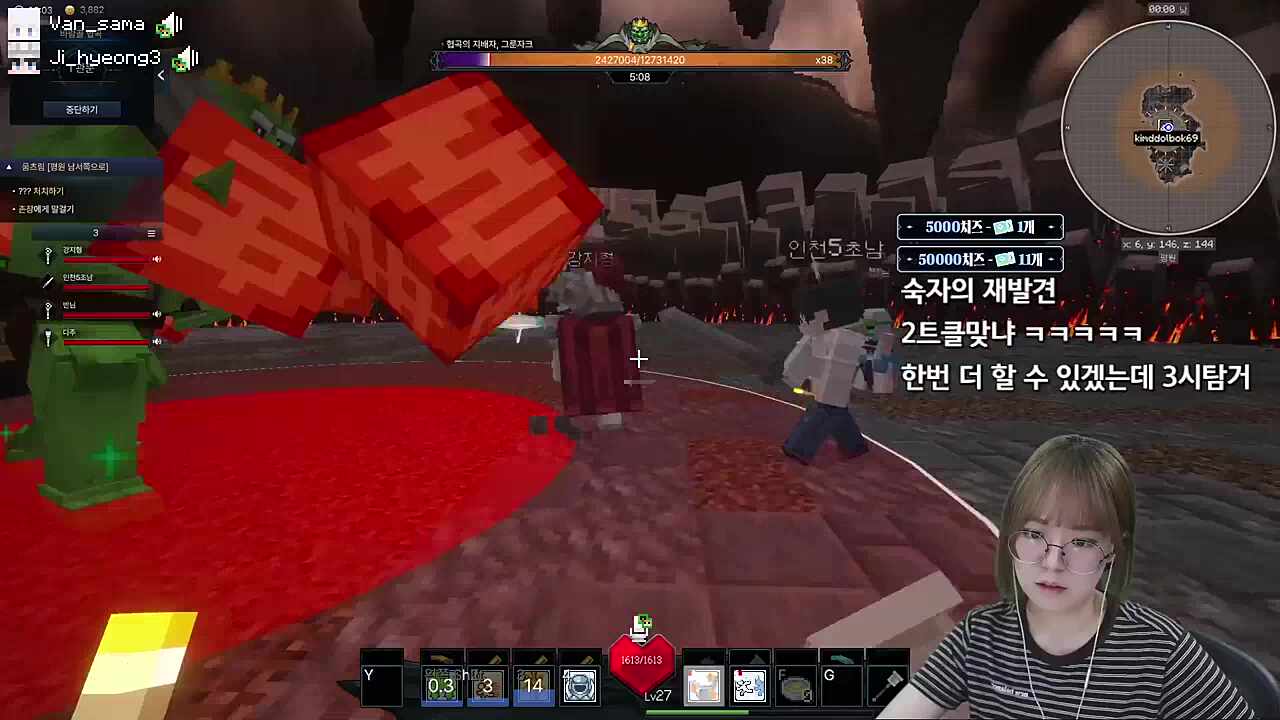Click the key icon in the damage meter panel
Image resolution: width=1280 pixels, height=720 pixels.
[48, 257]
